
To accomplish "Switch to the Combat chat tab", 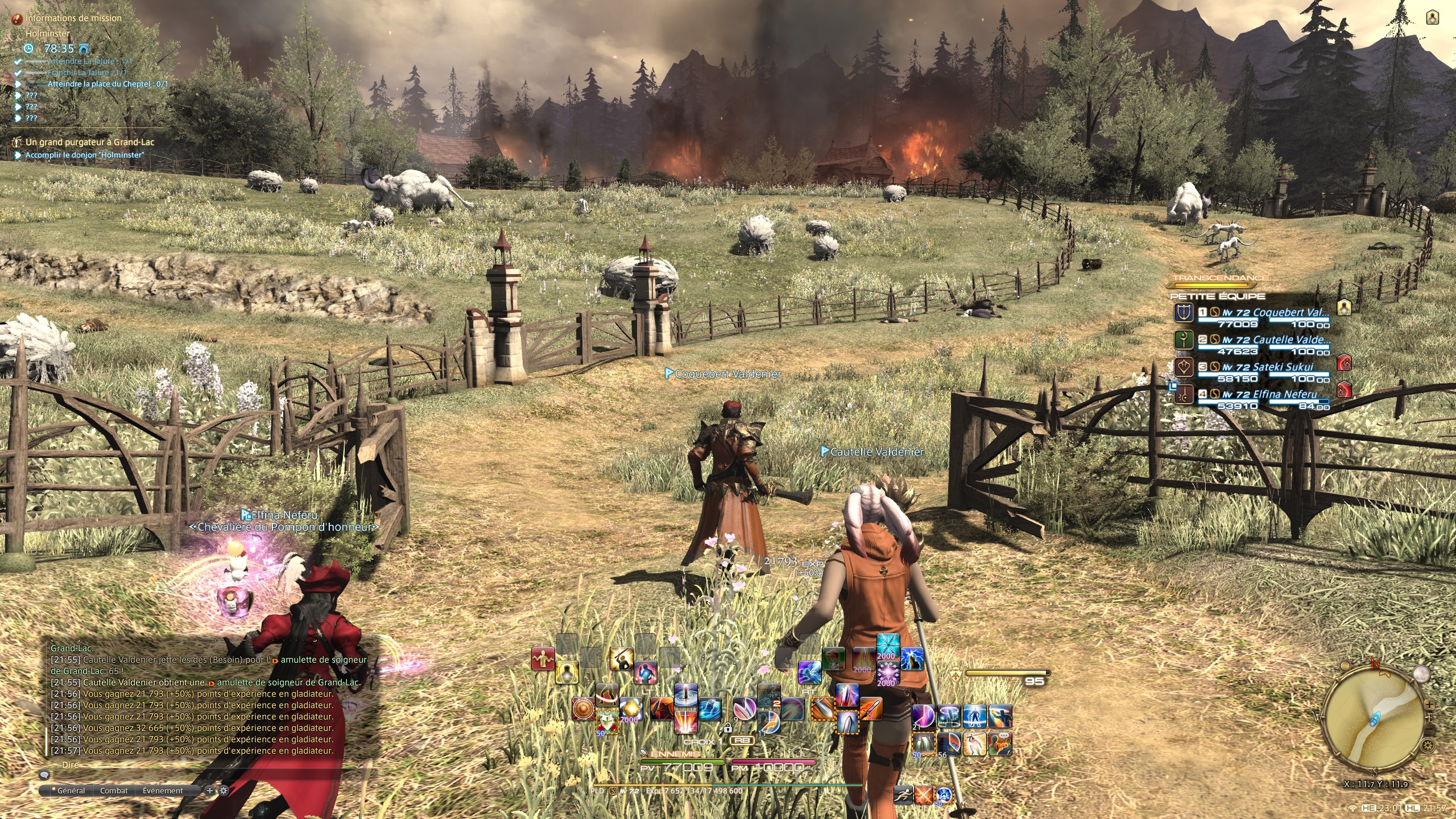I will (114, 791).
